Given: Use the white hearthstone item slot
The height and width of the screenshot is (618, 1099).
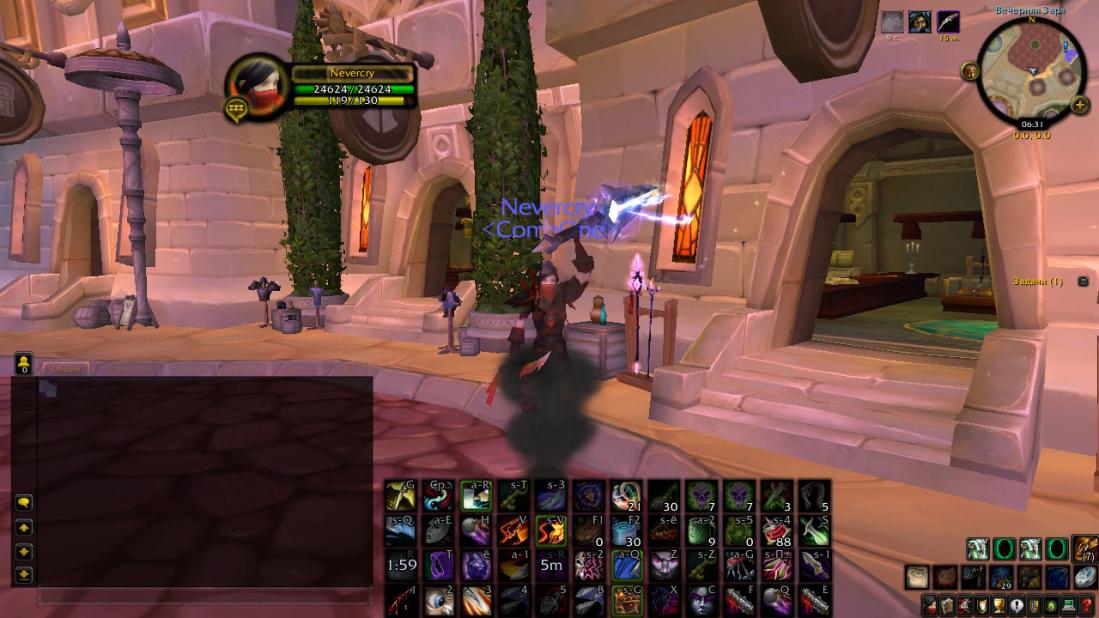Looking at the screenshot, I should coord(1085,577).
